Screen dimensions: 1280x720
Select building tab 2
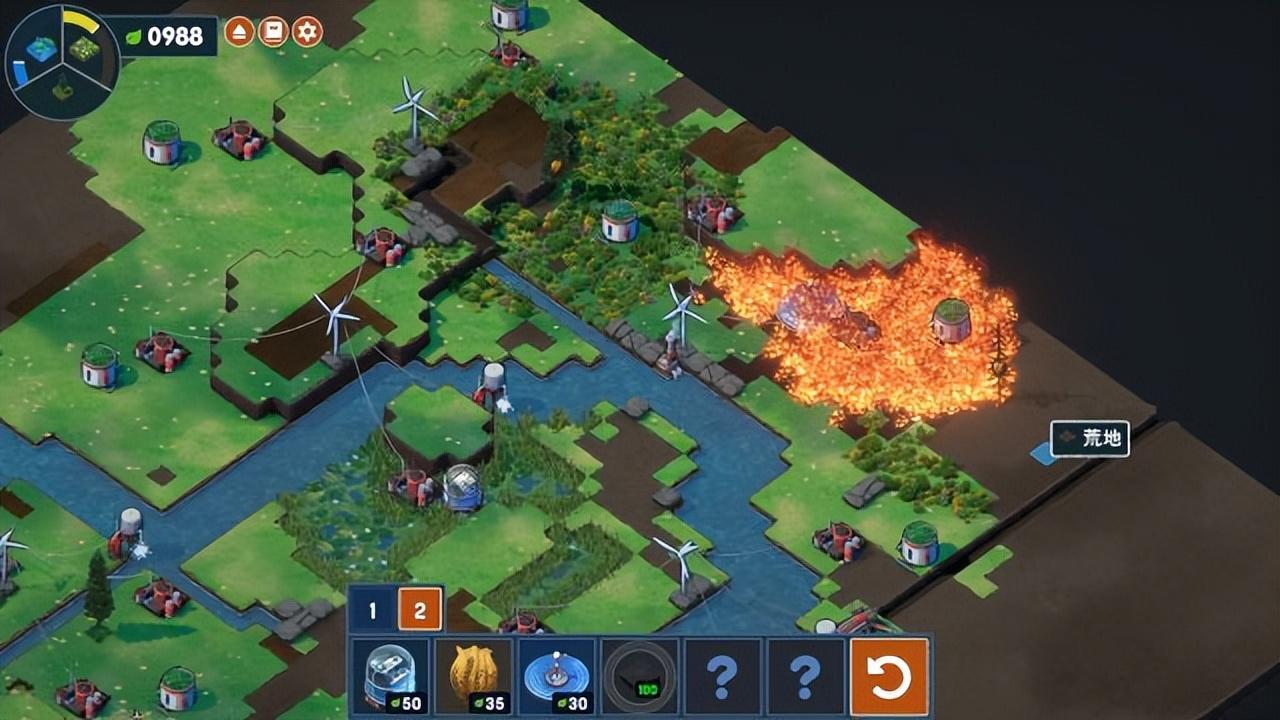(420, 610)
